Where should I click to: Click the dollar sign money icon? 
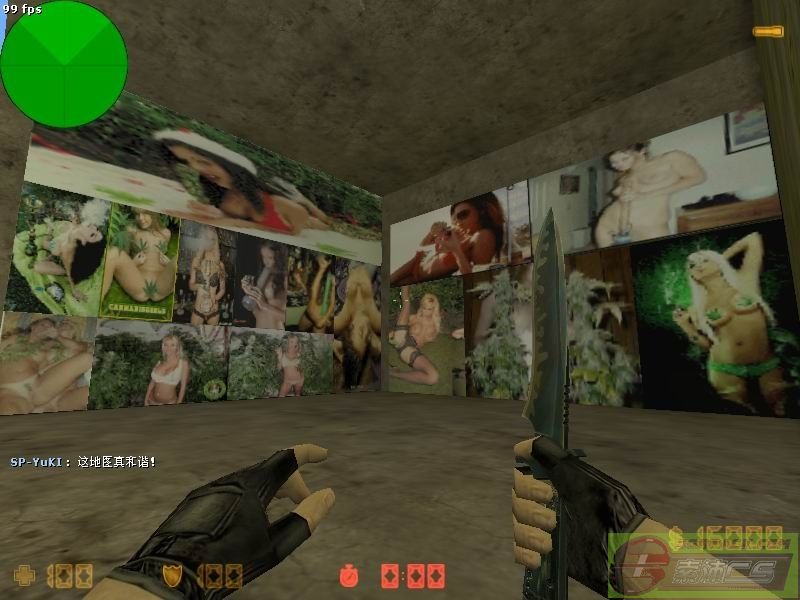pos(677,536)
